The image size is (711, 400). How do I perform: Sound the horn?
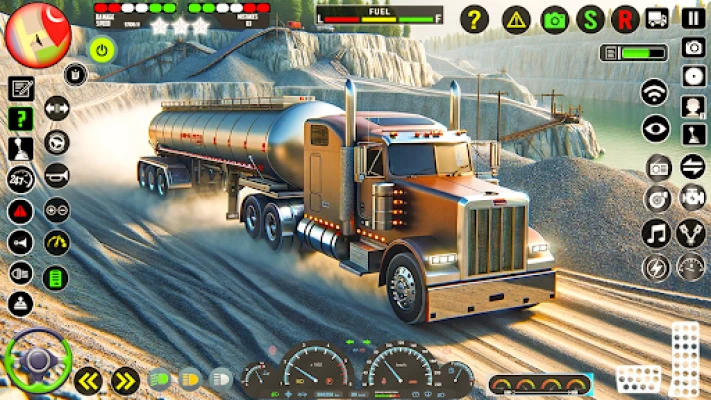point(56,176)
